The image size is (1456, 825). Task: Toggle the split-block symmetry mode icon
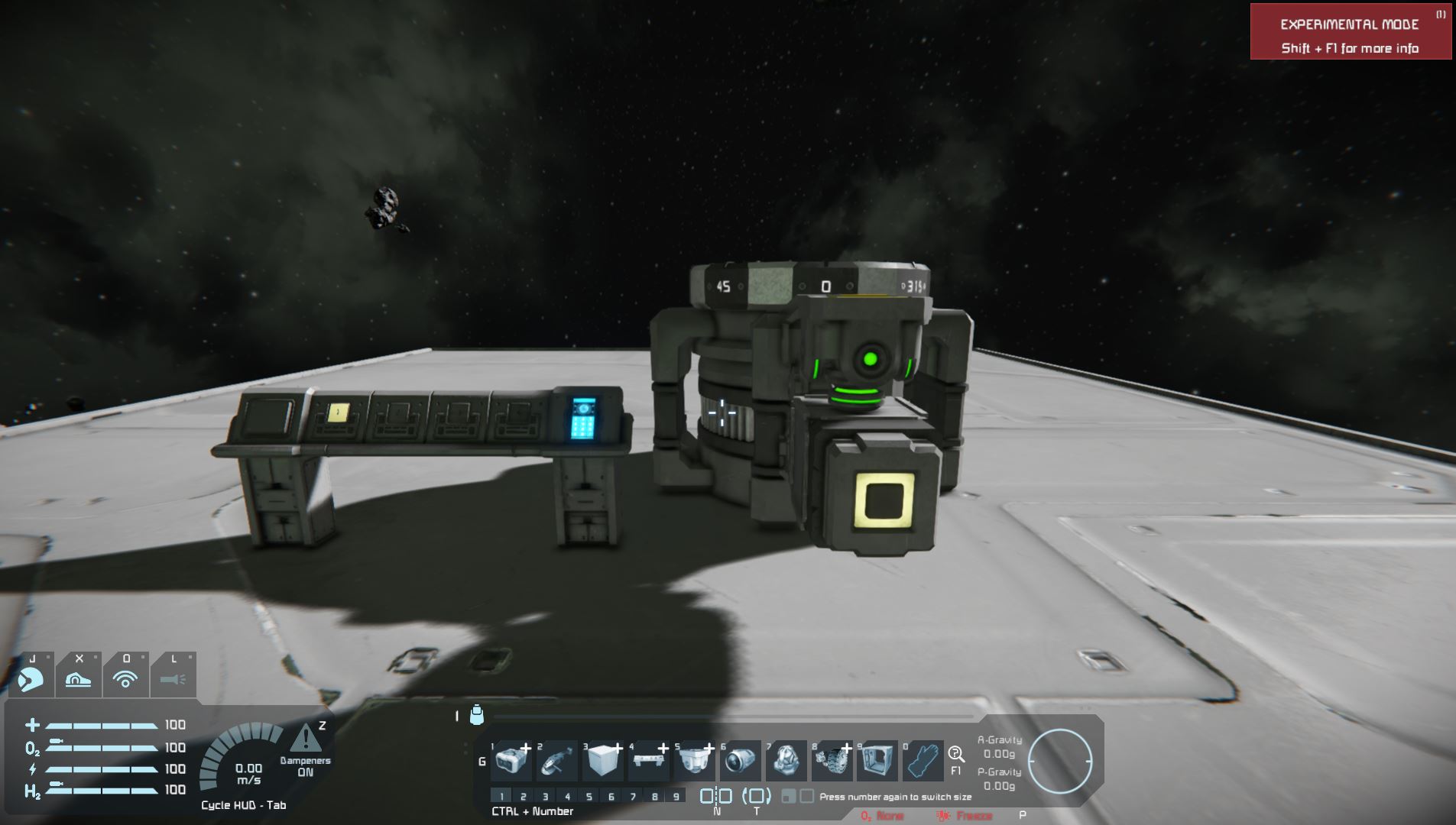pyautogui.click(x=716, y=796)
